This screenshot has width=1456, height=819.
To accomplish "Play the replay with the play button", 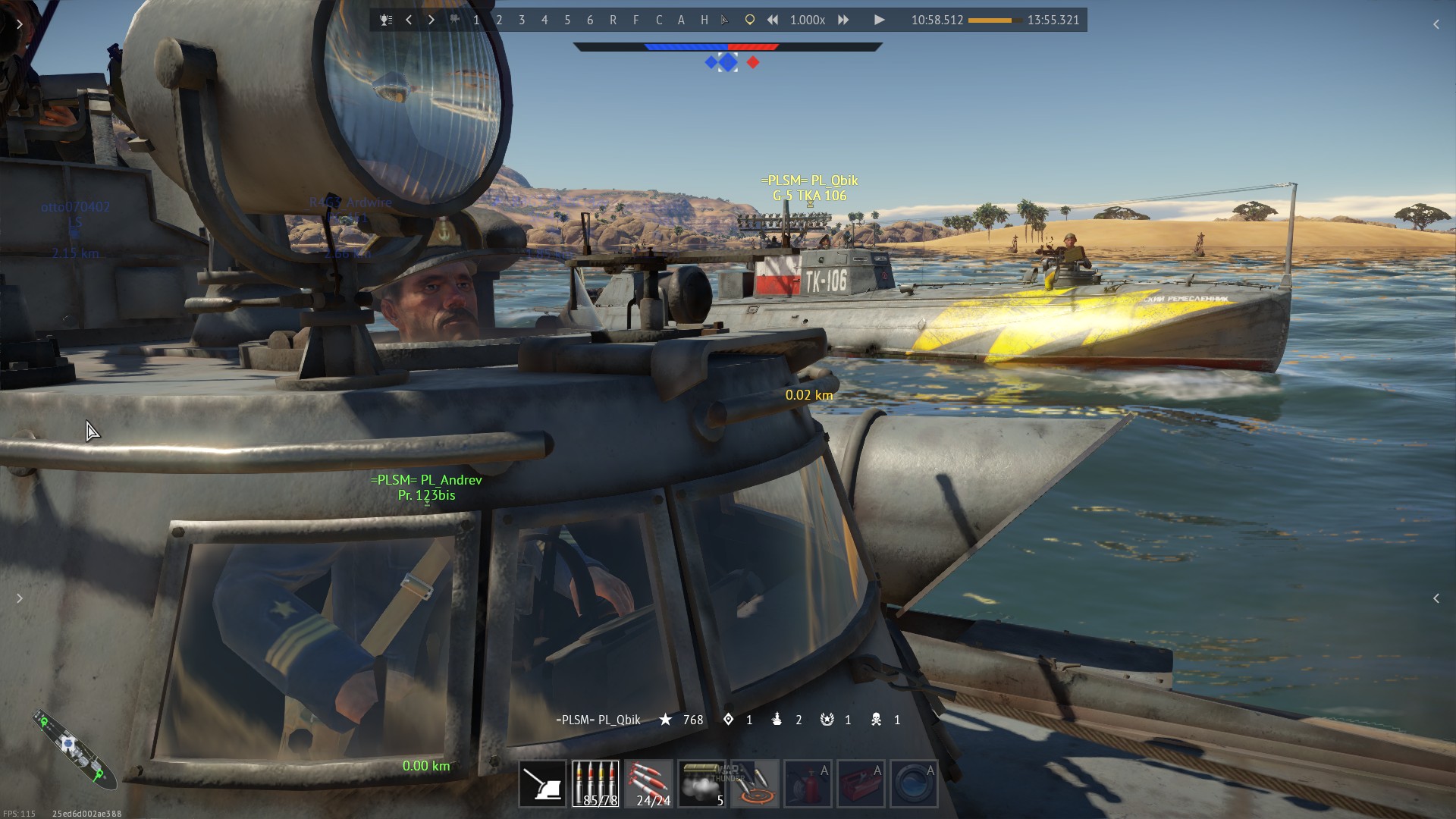I will 879,20.
